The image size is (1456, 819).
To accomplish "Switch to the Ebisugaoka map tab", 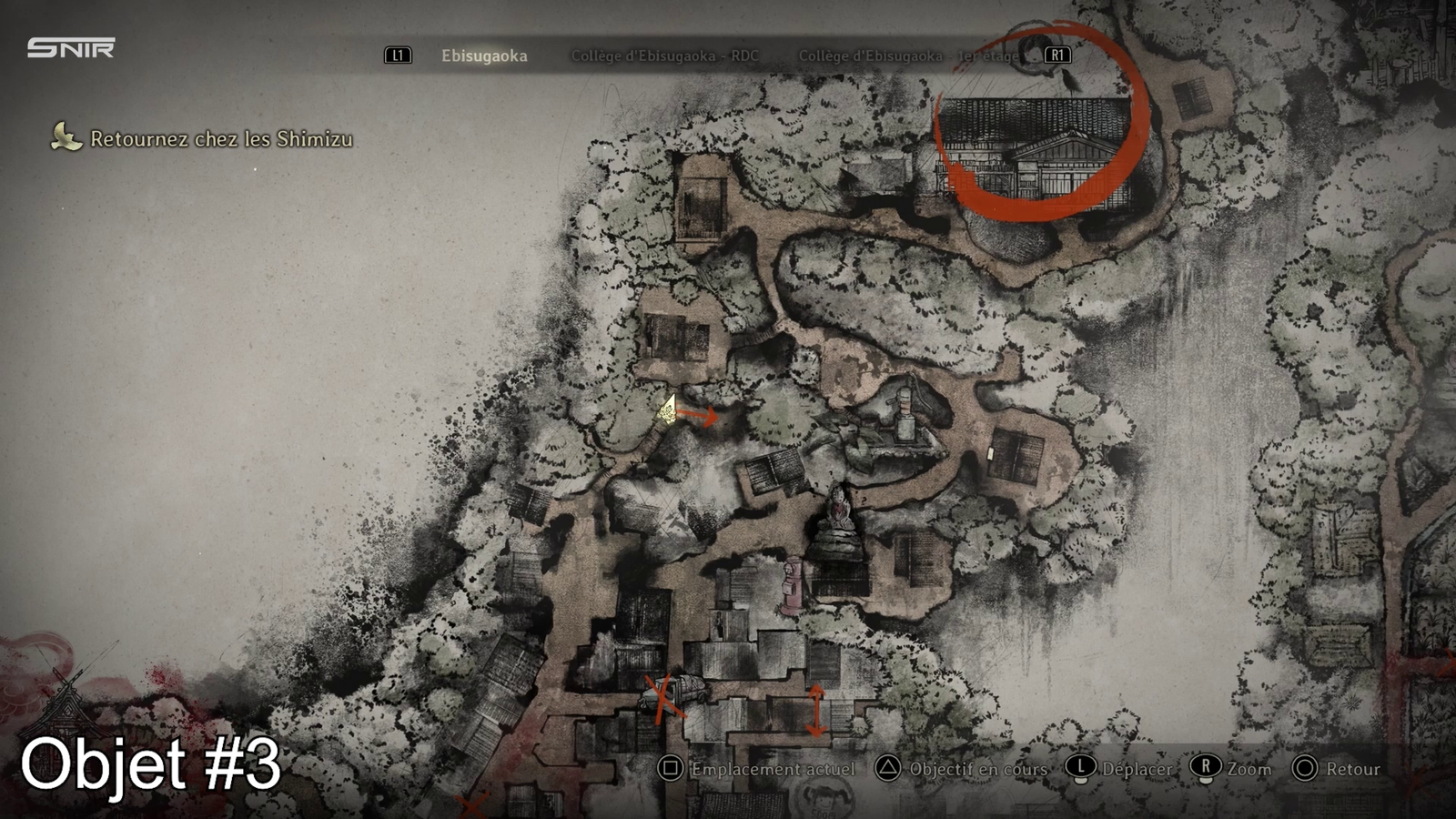I will [484, 56].
